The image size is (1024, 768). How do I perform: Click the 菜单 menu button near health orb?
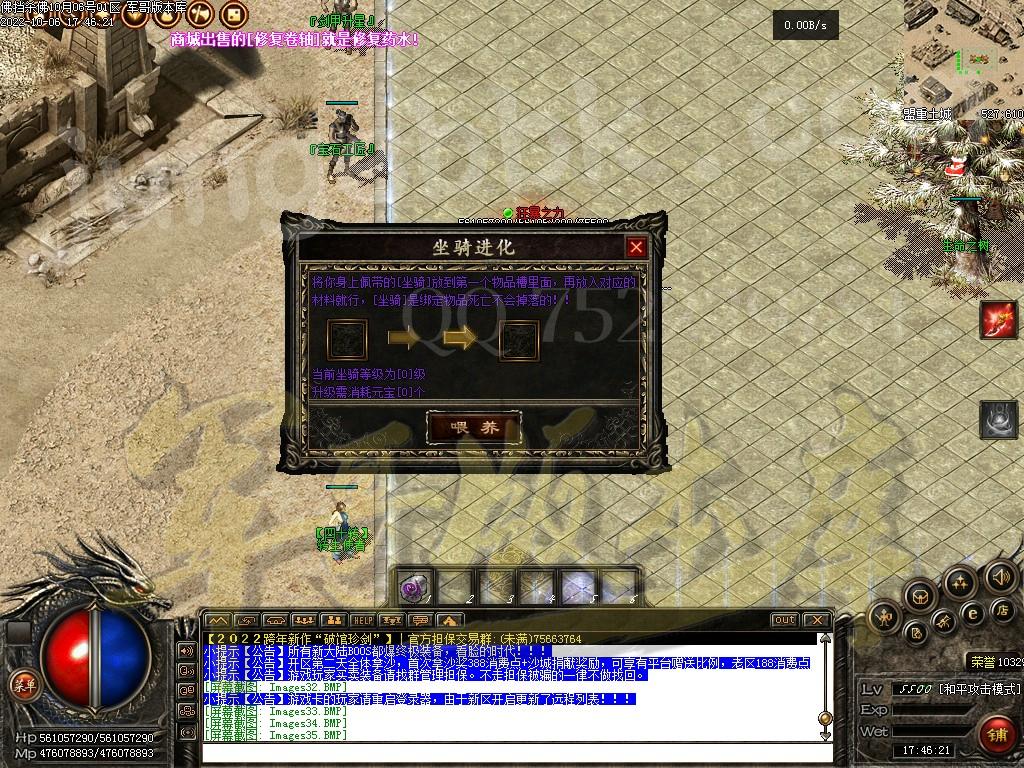pos(22,684)
